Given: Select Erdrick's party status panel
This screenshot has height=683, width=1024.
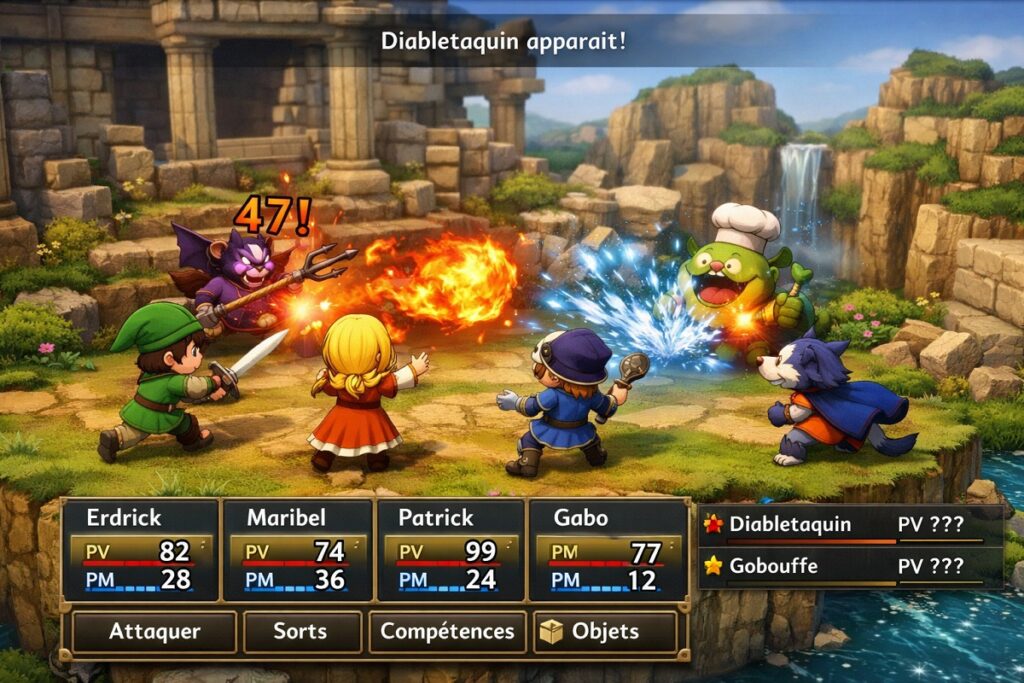Looking at the screenshot, I should tap(140, 550).
